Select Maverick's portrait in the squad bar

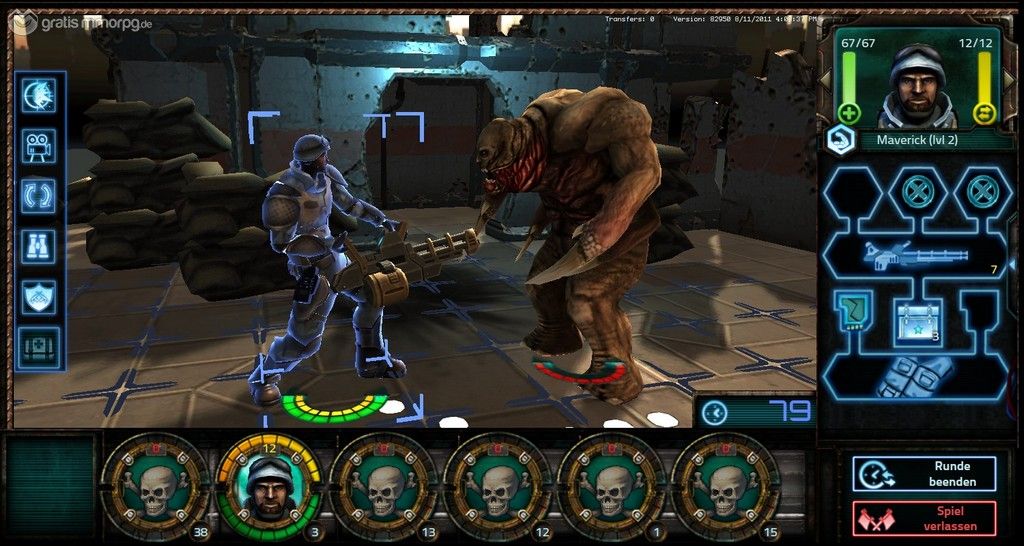[268, 484]
